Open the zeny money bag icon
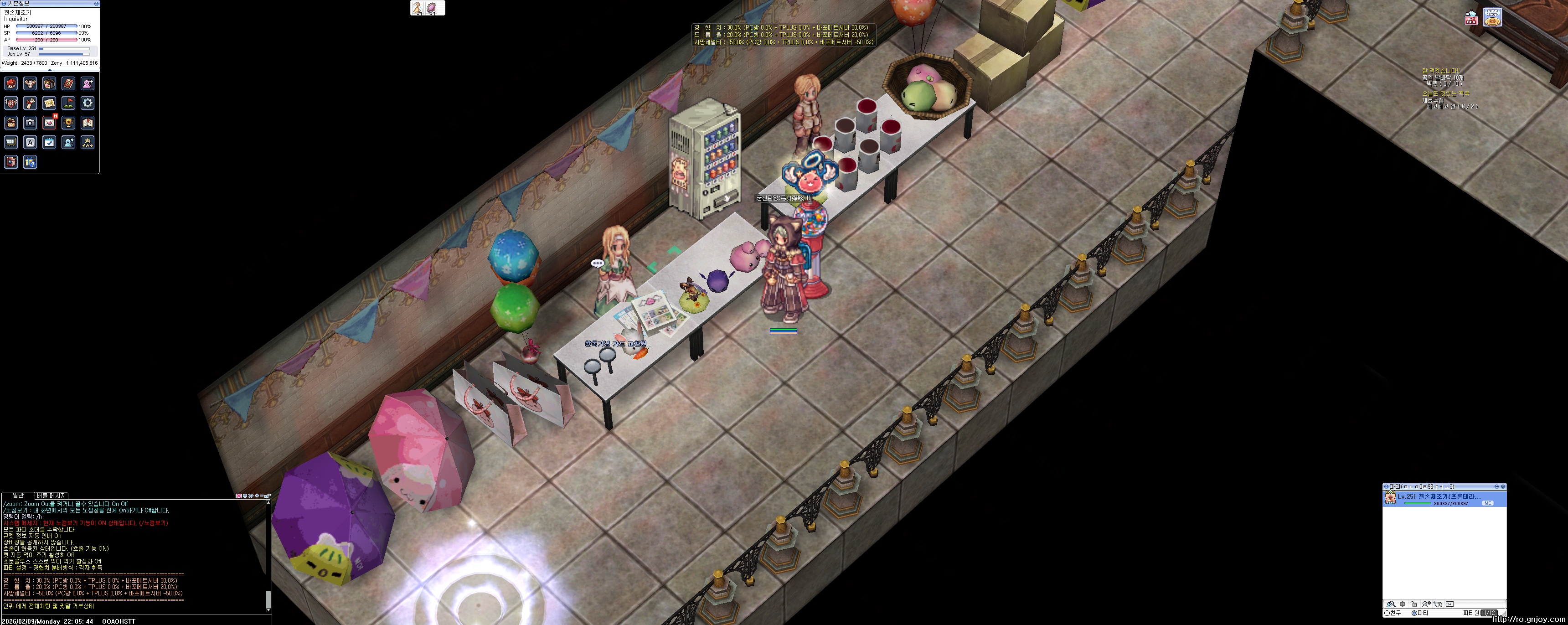This screenshot has width=1568, height=625. coord(10,122)
